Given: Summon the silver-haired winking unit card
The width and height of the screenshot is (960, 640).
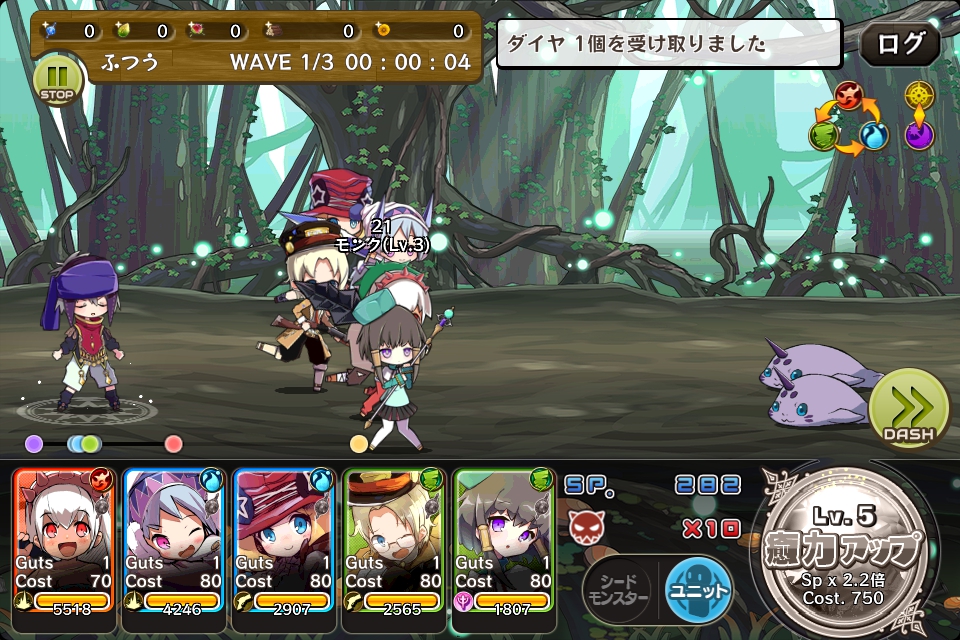Looking at the screenshot, I should 175,540.
